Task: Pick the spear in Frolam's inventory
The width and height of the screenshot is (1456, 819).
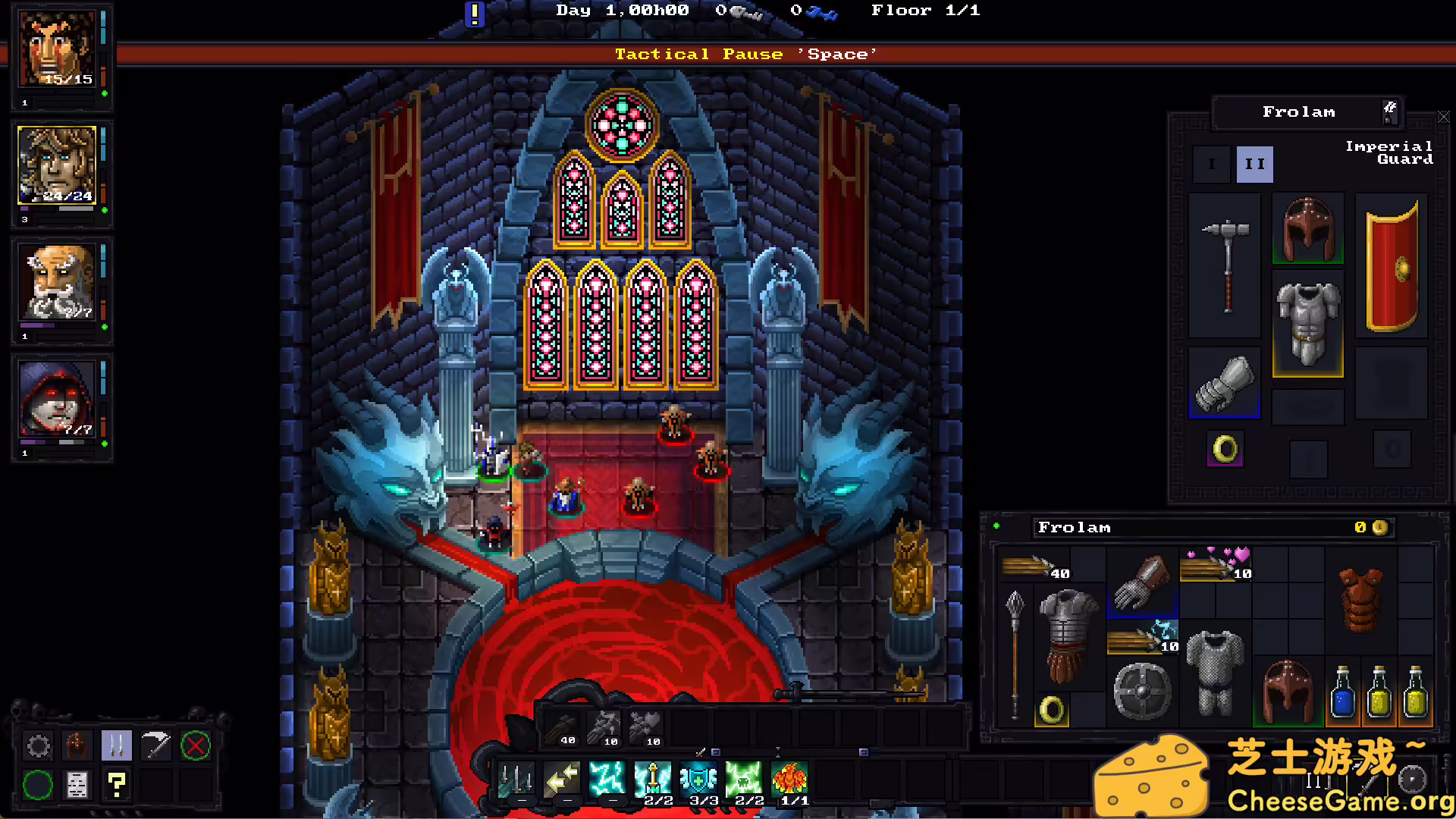Action: (1015, 654)
